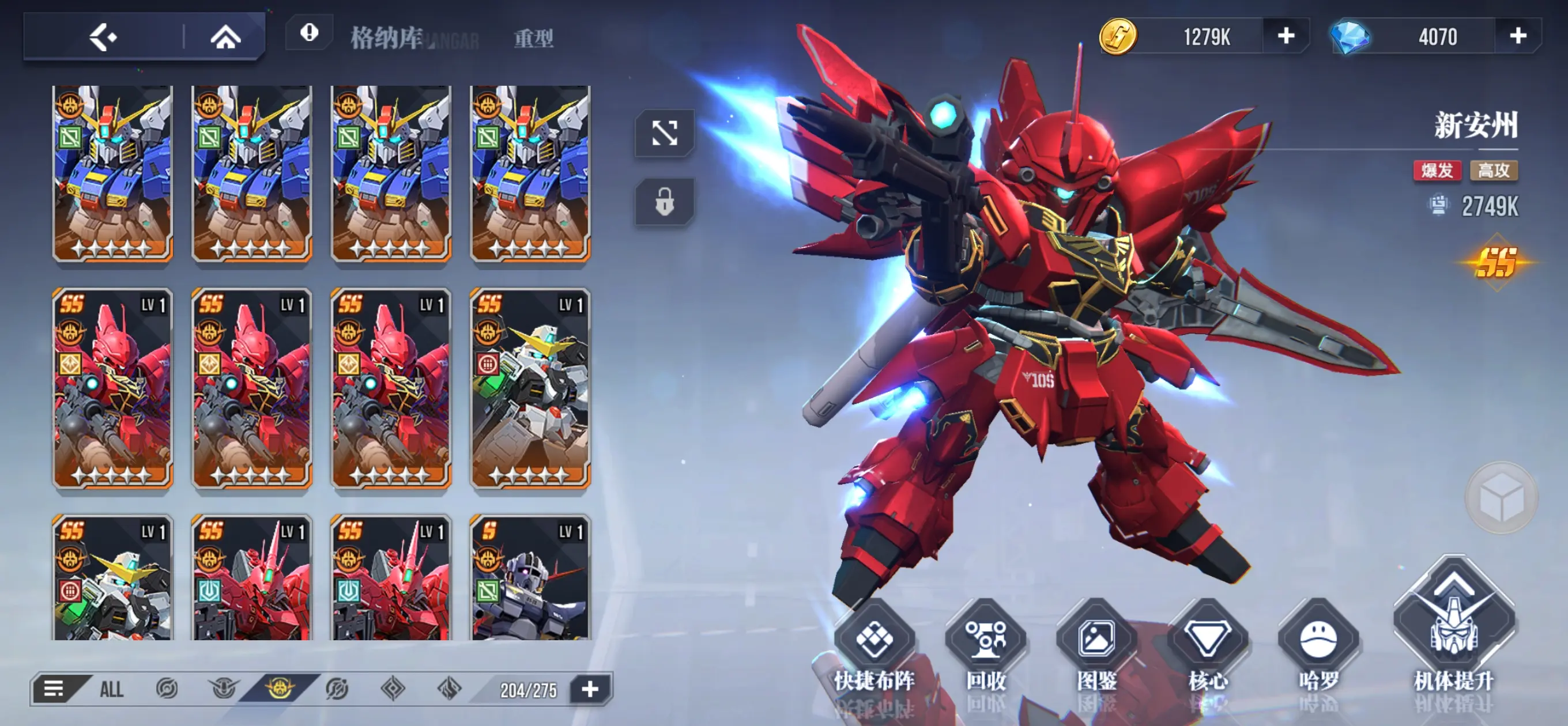Add more gold coins
Viewport: 1568px width, 726px height.
1286,36
